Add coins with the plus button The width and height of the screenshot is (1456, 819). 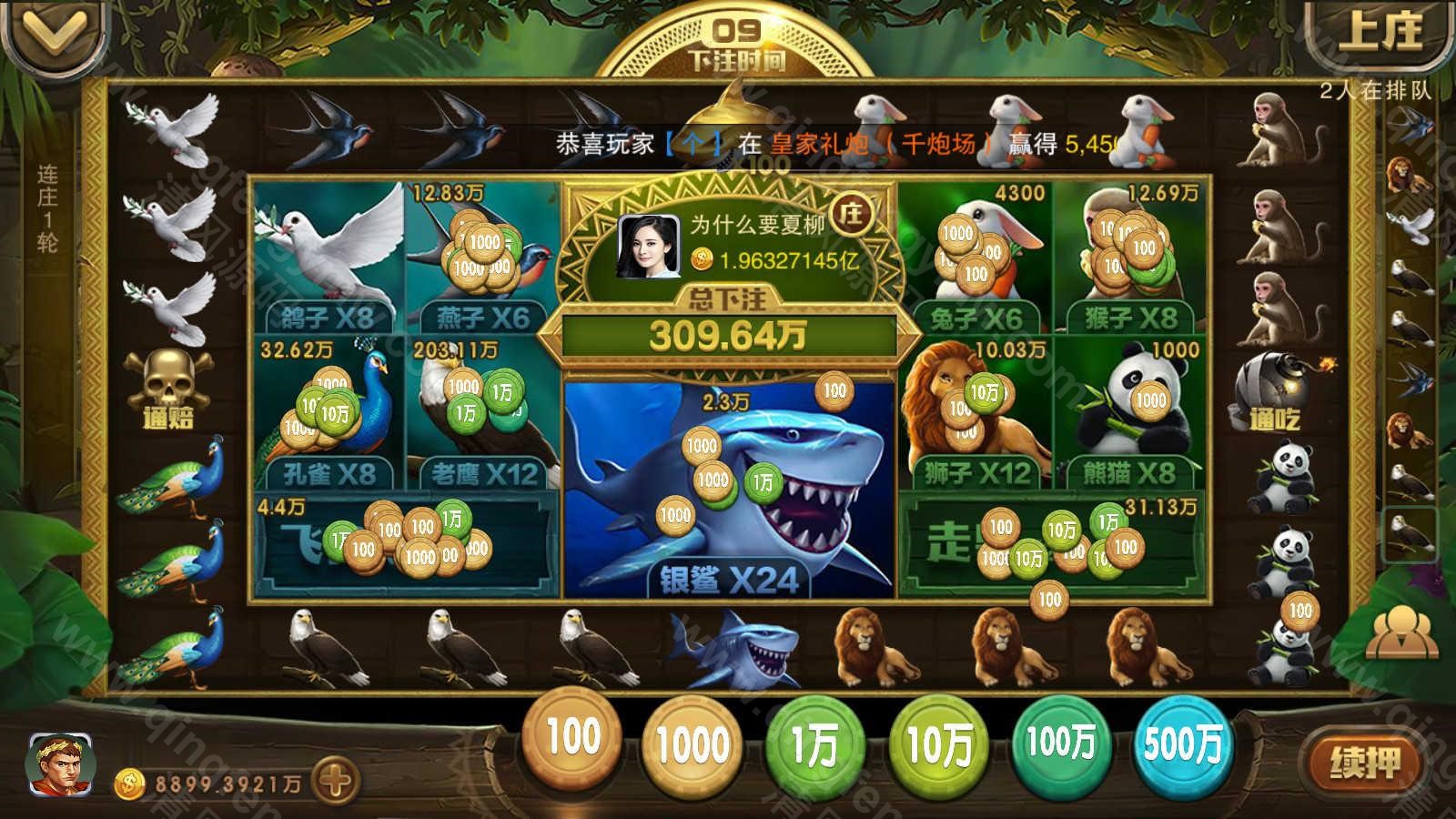point(334,781)
